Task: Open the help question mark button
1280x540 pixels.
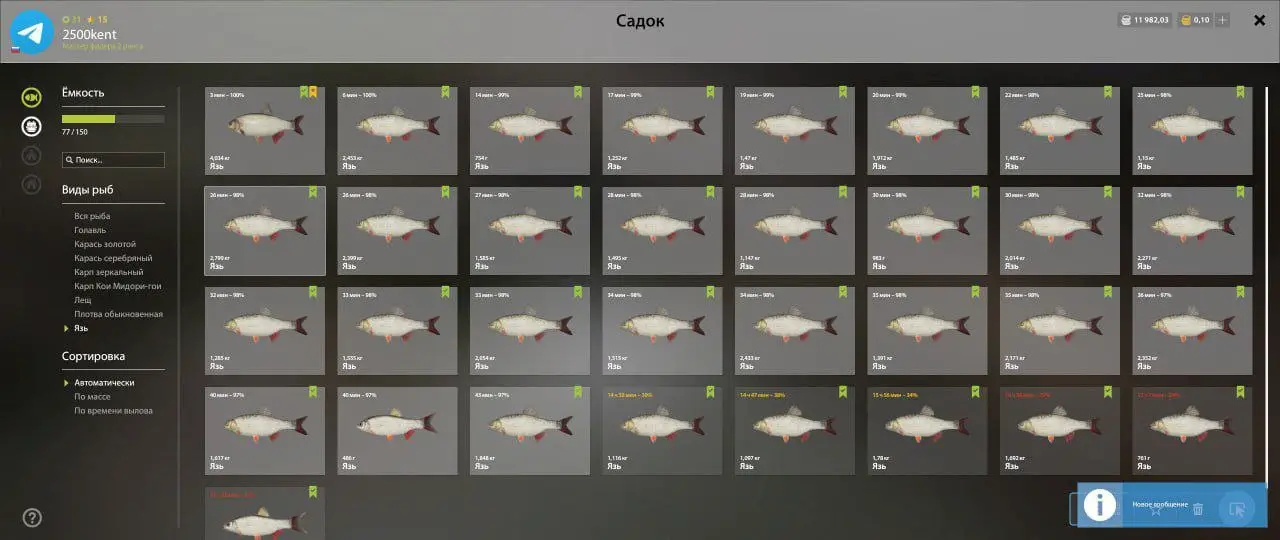Action: [x=32, y=518]
